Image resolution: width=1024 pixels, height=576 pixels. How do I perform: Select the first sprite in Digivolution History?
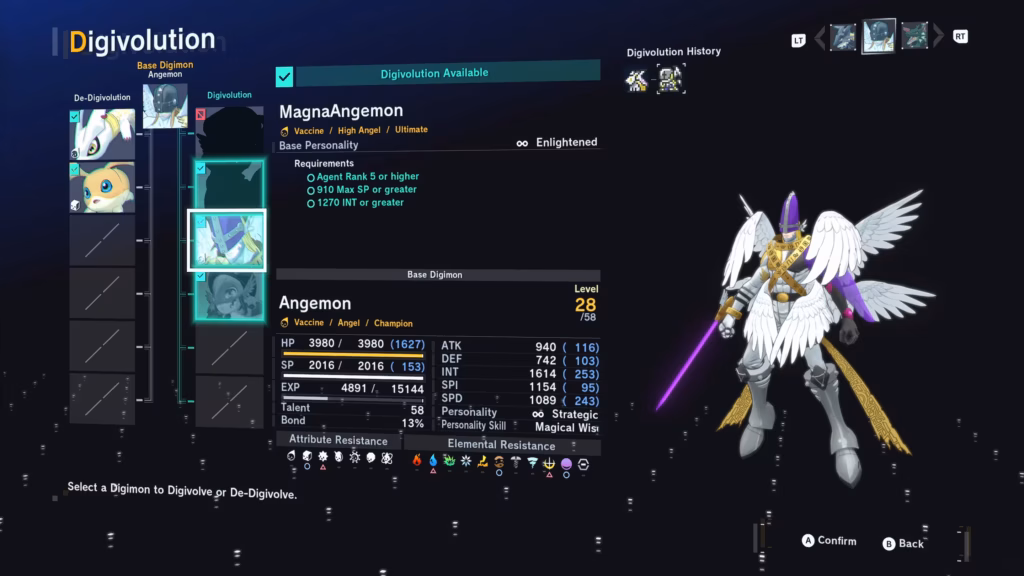[637, 79]
